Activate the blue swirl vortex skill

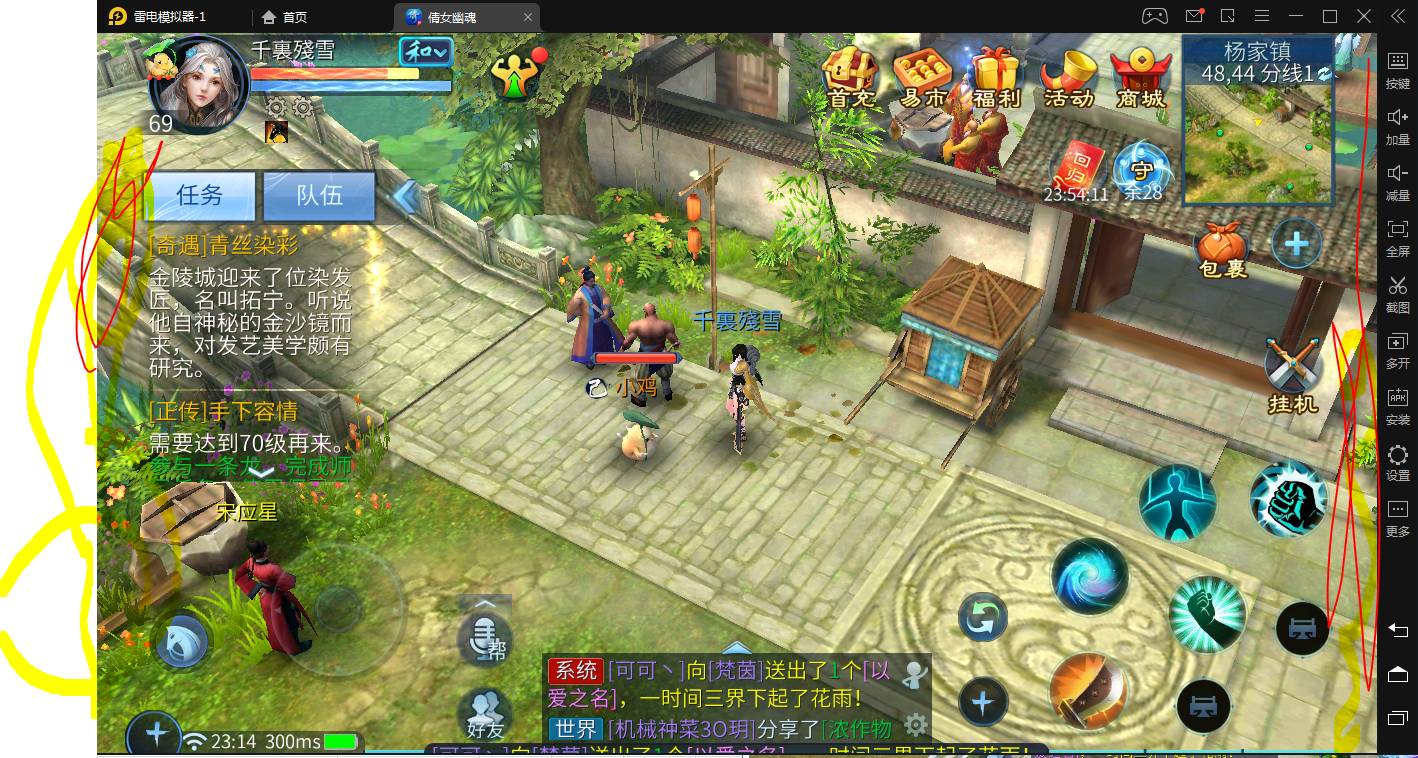(1089, 577)
